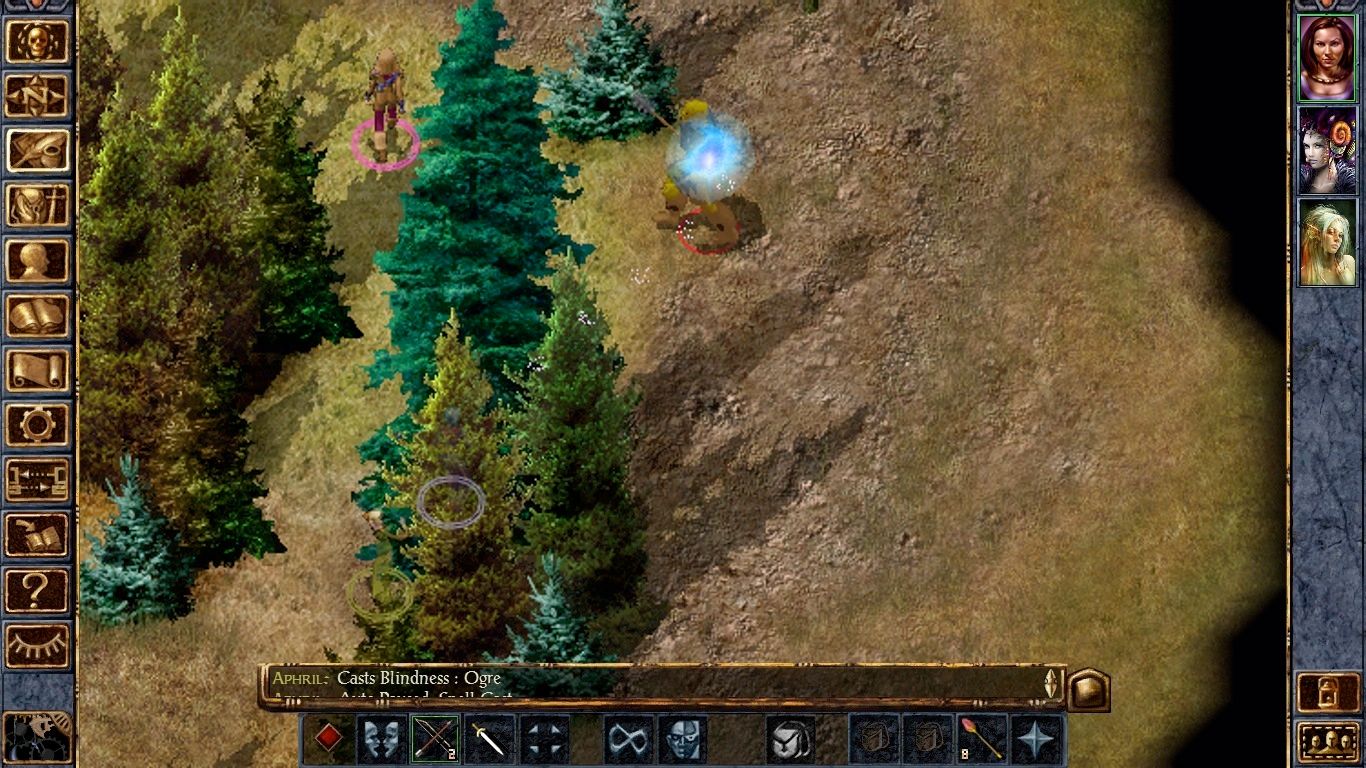
Task: Select the throwing dagger quick weapon
Action: coord(489,740)
